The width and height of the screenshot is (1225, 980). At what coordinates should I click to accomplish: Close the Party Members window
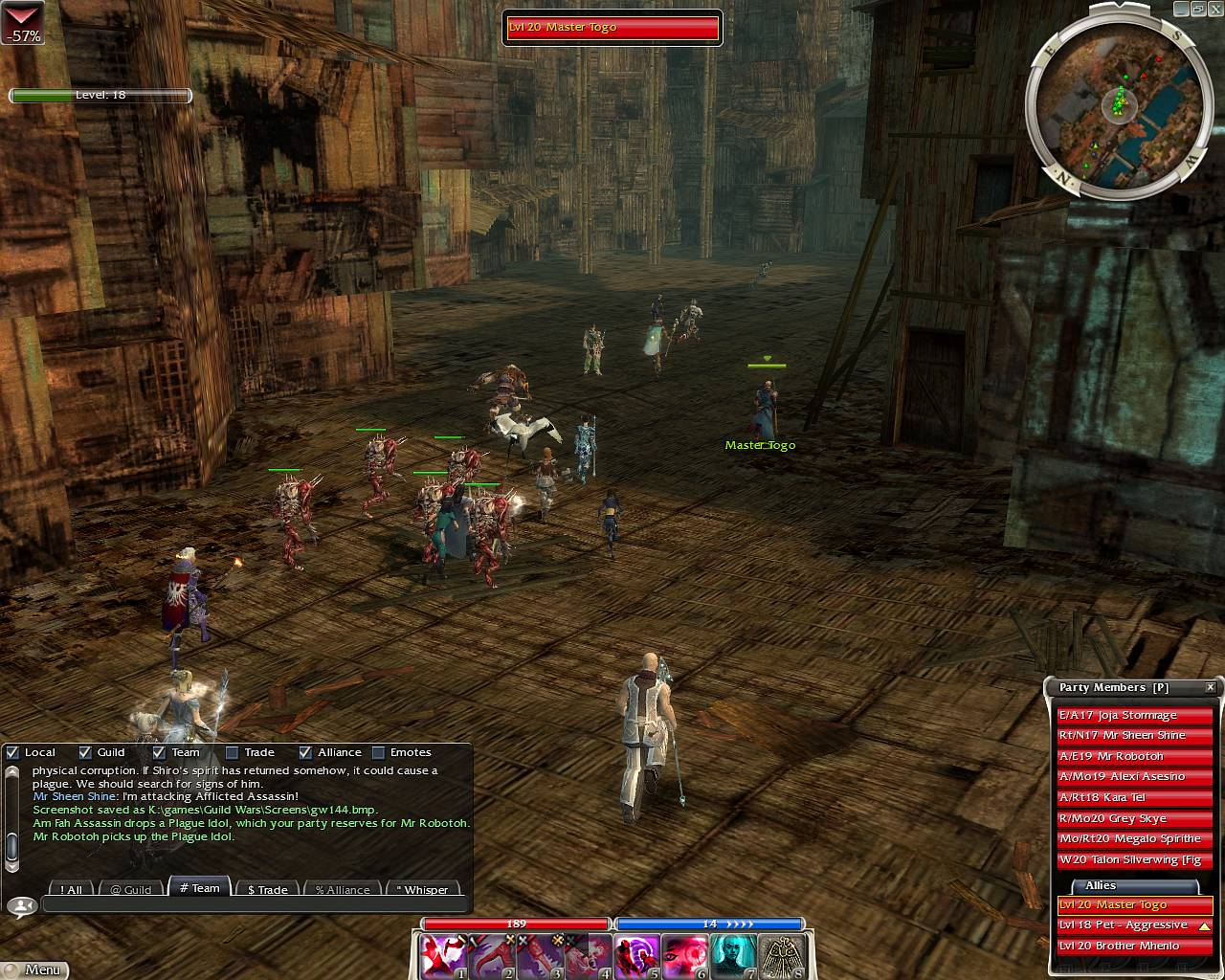pos(1210,687)
